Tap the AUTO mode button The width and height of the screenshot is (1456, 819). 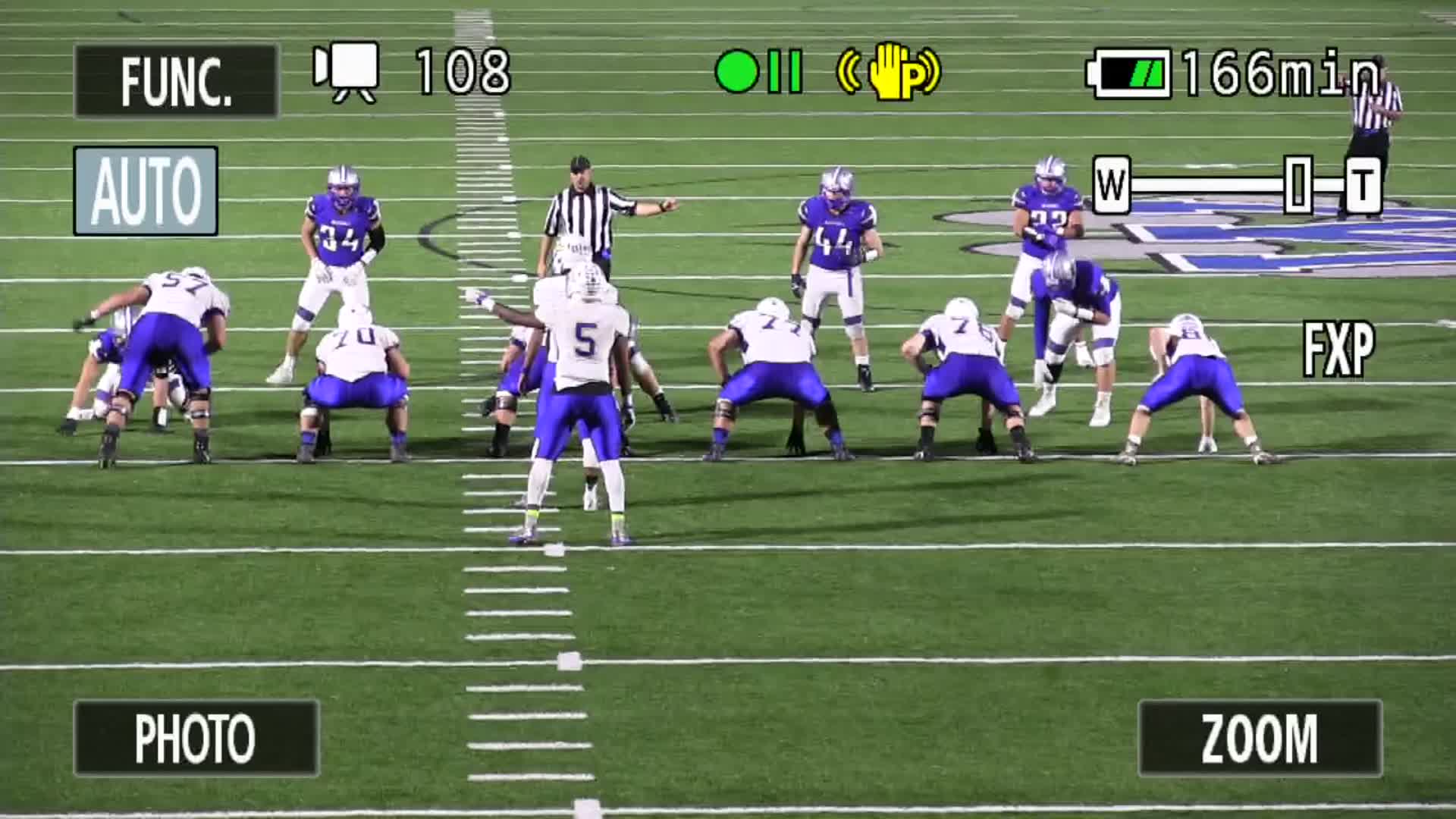146,191
